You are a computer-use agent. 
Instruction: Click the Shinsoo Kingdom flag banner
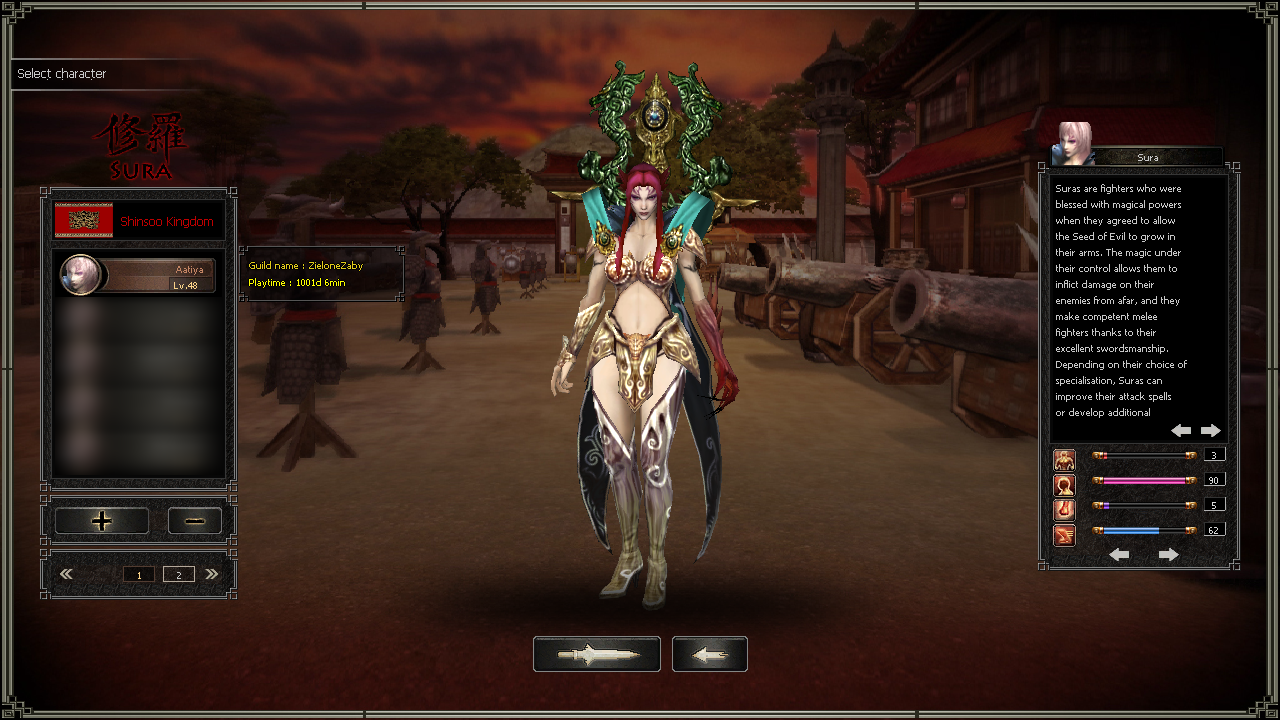[x=84, y=221]
